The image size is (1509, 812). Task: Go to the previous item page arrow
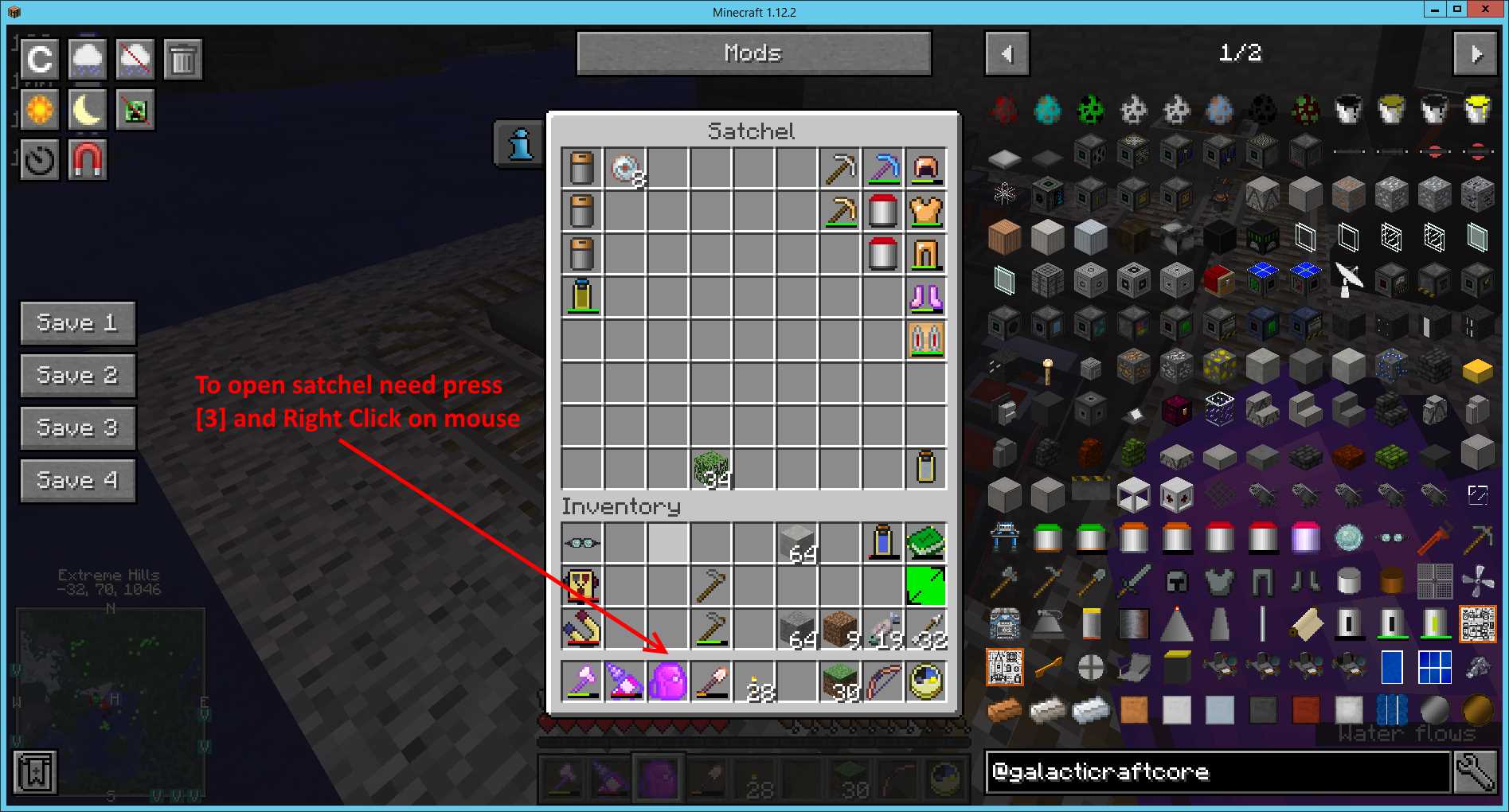pyautogui.click(x=1006, y=53)
